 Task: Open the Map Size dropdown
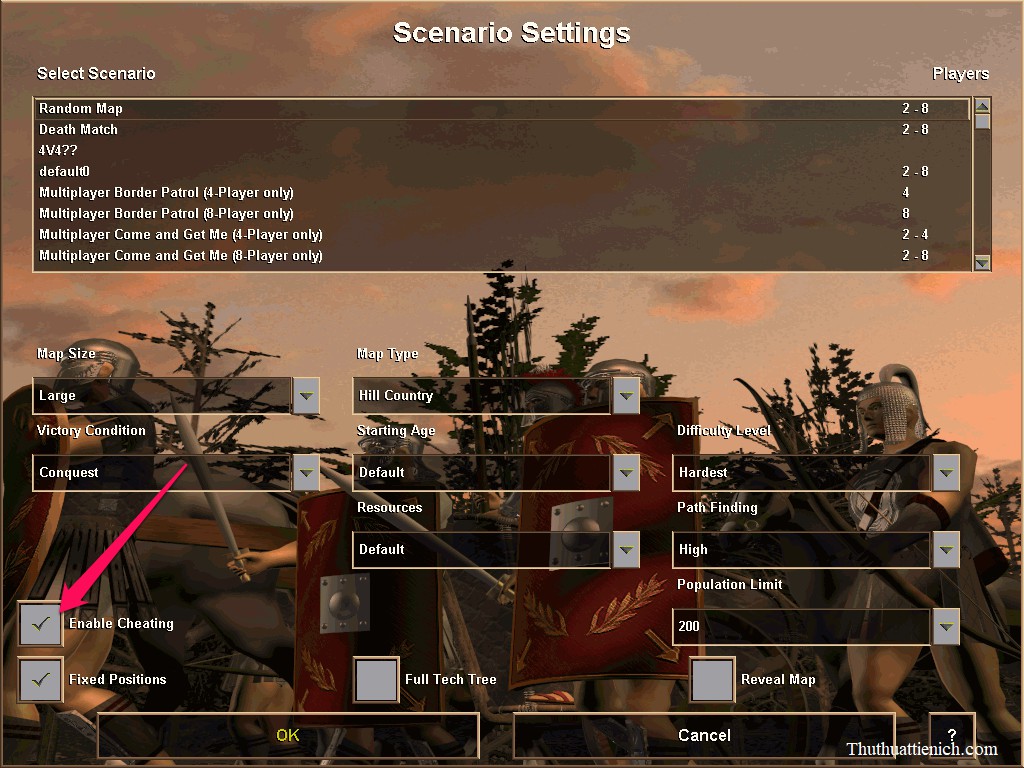coord(306,396)
